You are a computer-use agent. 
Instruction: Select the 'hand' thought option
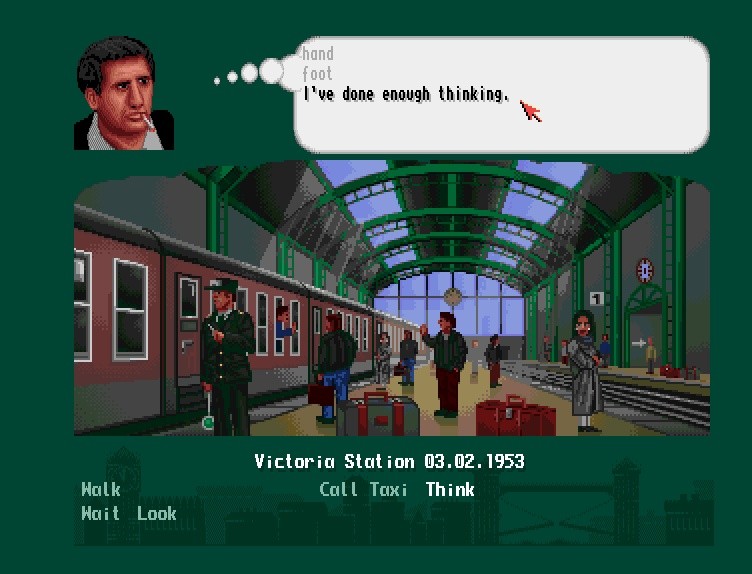point(318,54)
